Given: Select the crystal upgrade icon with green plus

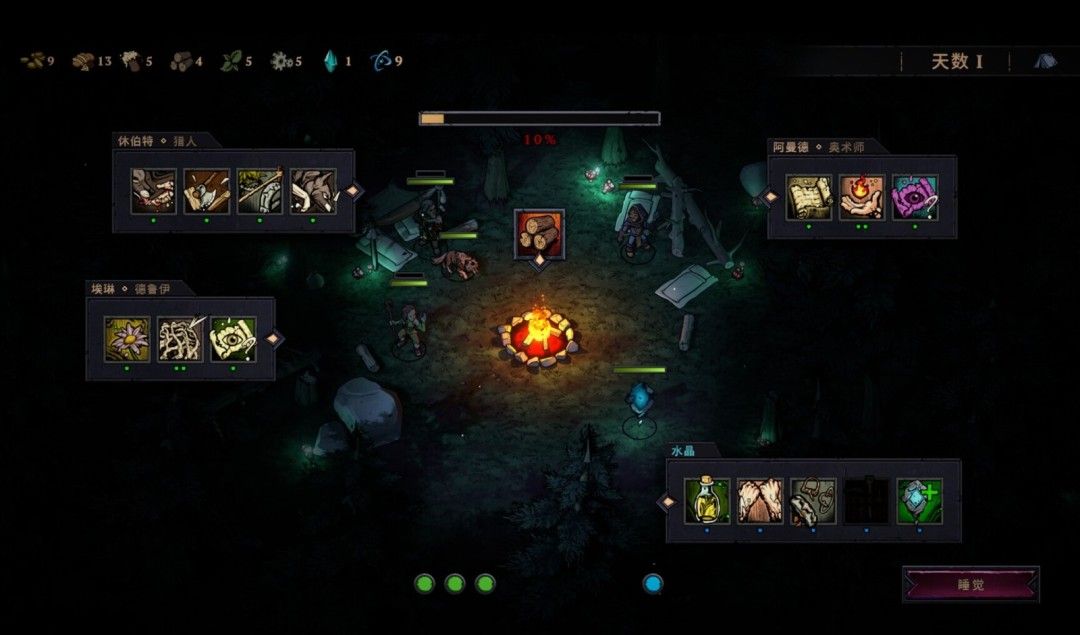Looking at the screenshot, I should (x=919, y=501).
